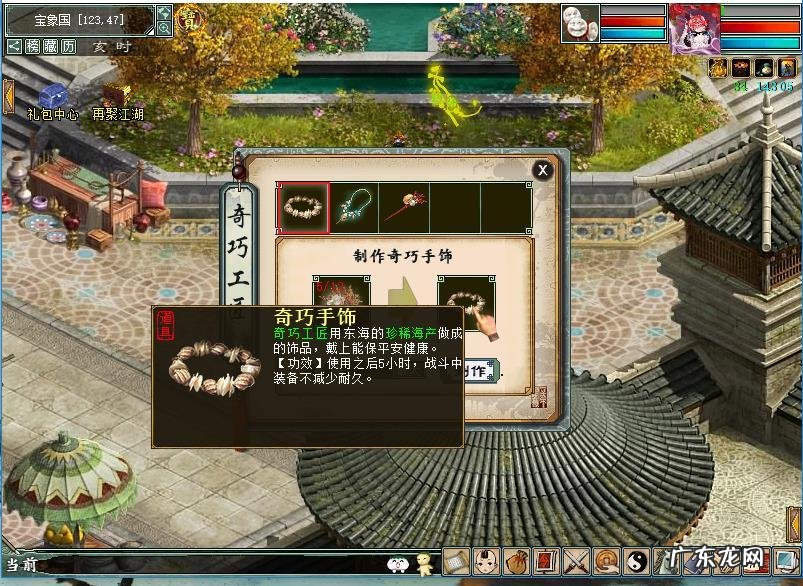Screen dimensions: 803x586
Task: Open the pet portrait with white masks
Action: point(580,24)
